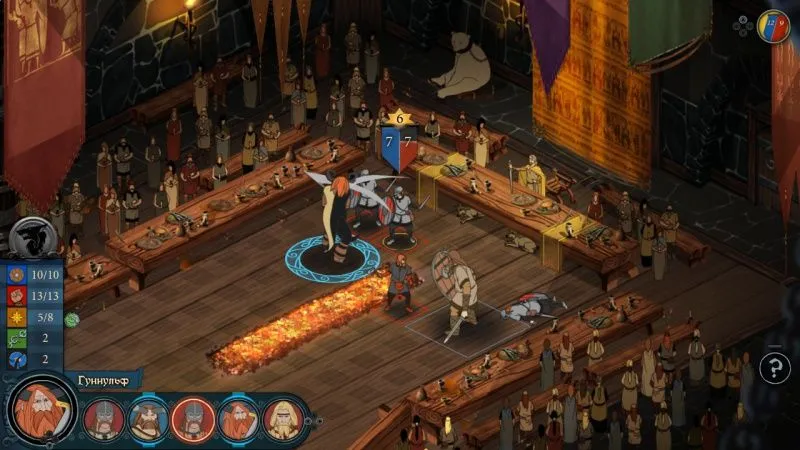Viewport: 800px width, 450px height.
Task: Open the help question mark button
Action: (774, 368)
